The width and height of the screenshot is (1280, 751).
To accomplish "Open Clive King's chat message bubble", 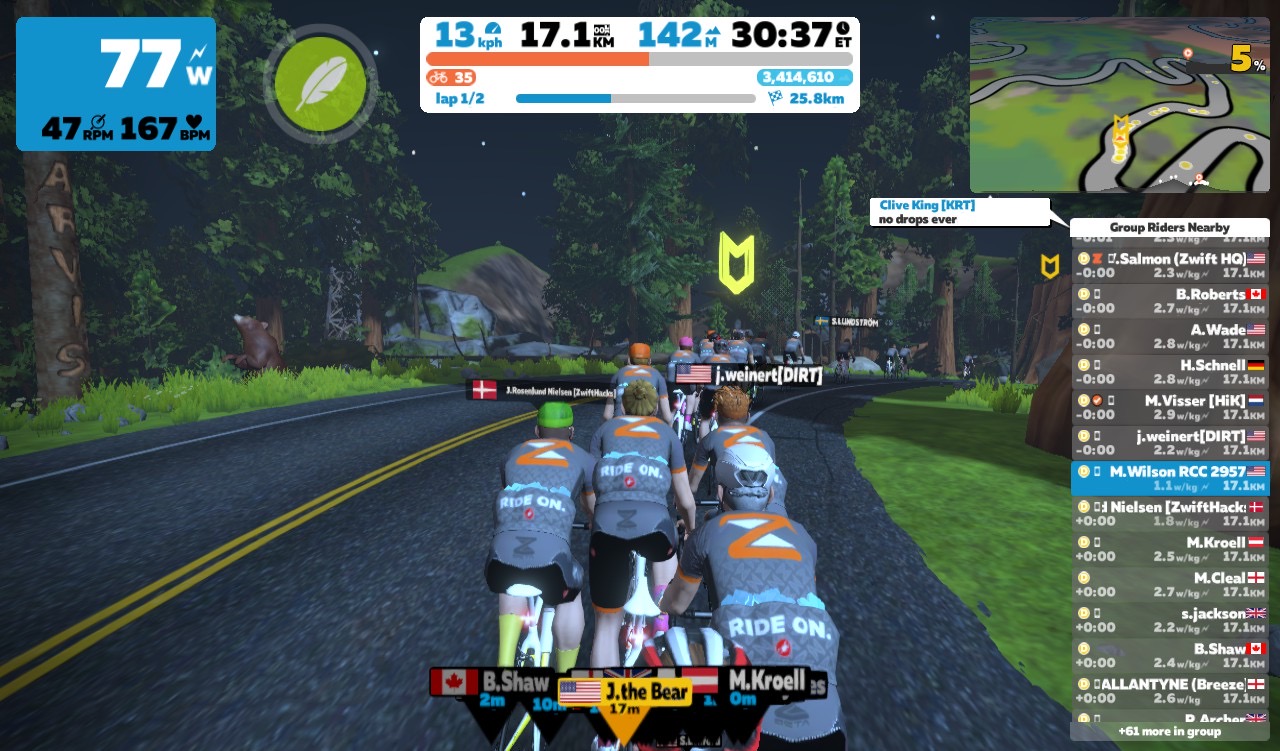I will coord(958,212).
